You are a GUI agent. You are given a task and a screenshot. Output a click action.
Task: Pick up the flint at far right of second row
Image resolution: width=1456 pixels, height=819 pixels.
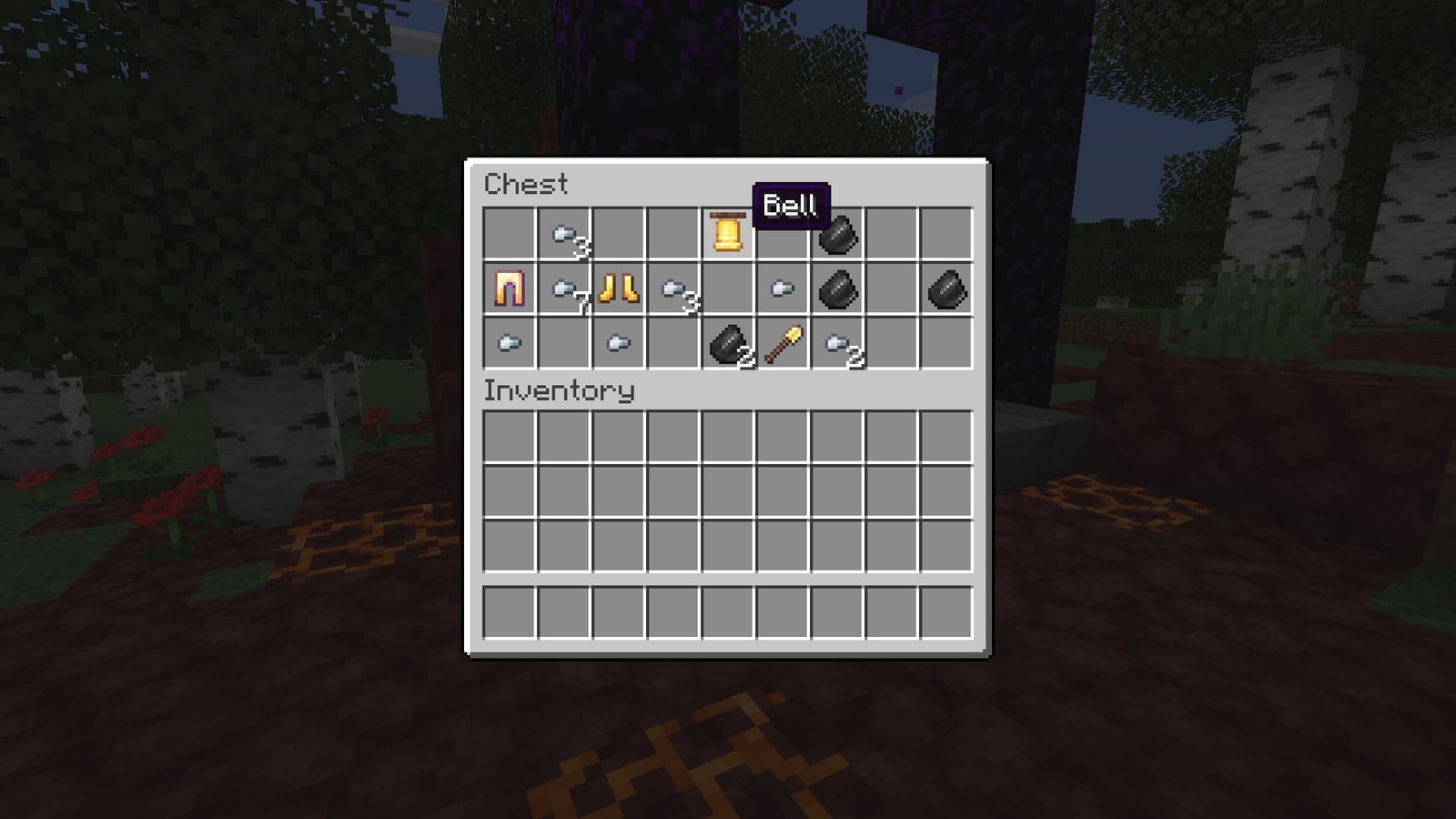coord(946,291)
